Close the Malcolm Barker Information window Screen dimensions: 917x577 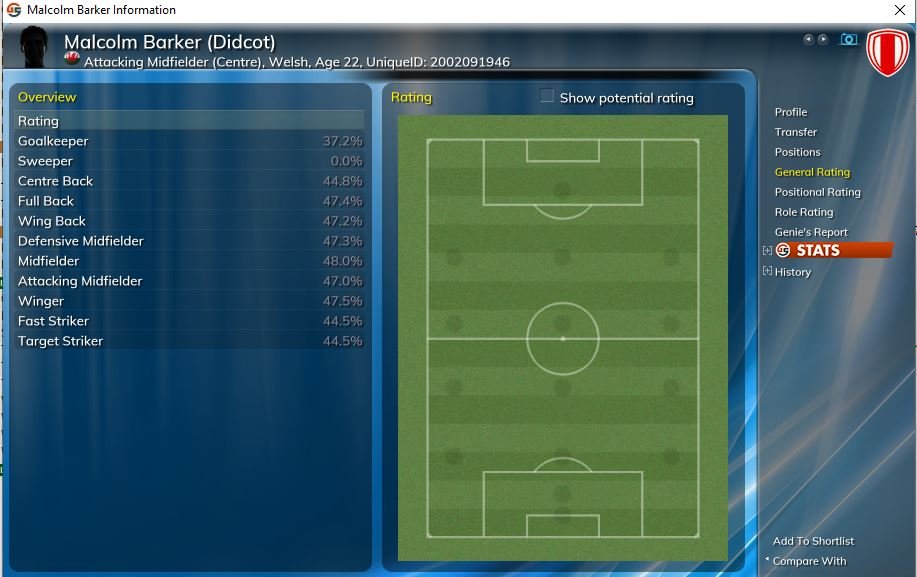tap(899, 10)
